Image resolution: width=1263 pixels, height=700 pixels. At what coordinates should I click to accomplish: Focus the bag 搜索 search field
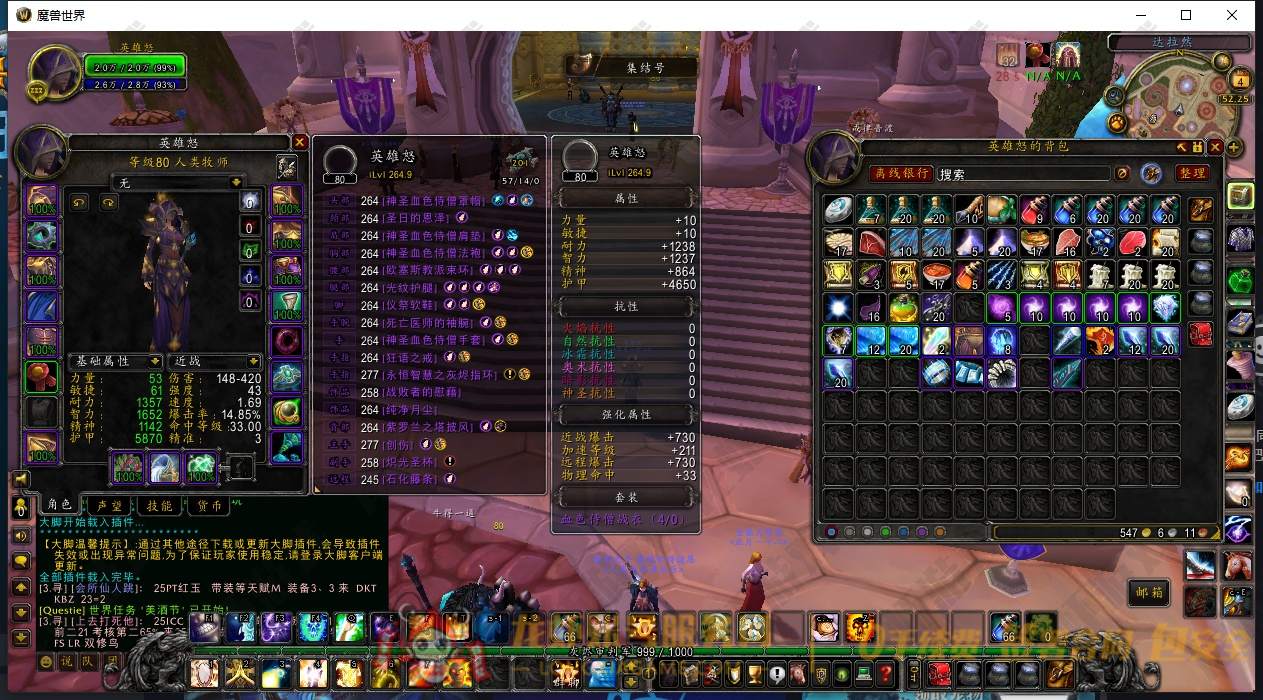point(1020,174)
